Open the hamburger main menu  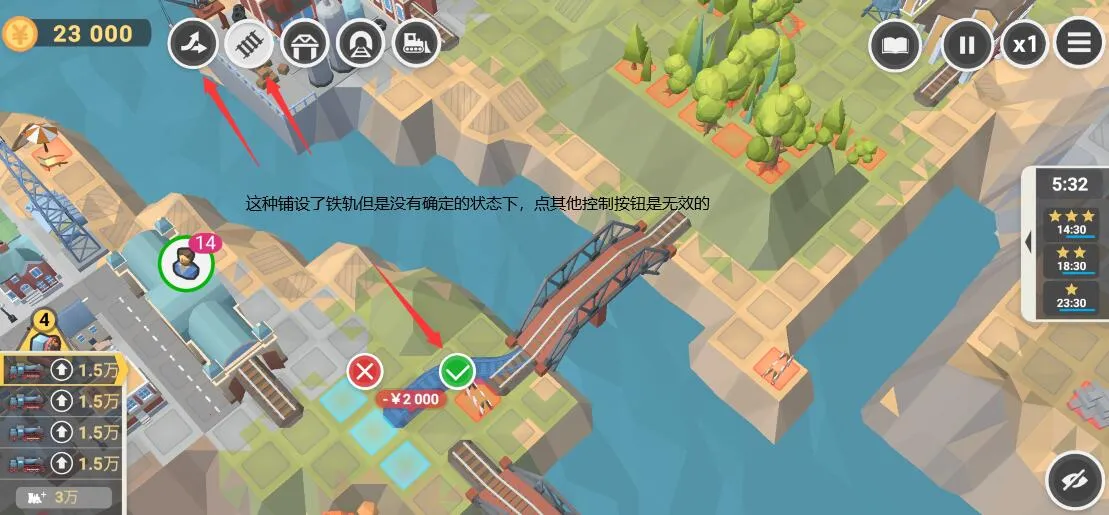(1079, 45)
